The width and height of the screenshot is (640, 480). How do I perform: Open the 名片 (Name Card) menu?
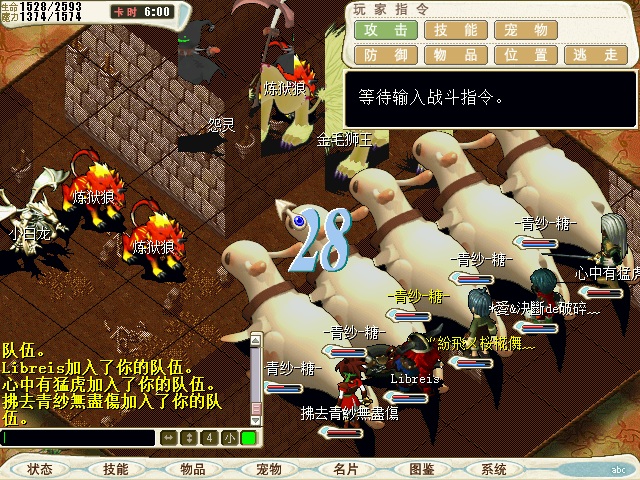point(345,468)
